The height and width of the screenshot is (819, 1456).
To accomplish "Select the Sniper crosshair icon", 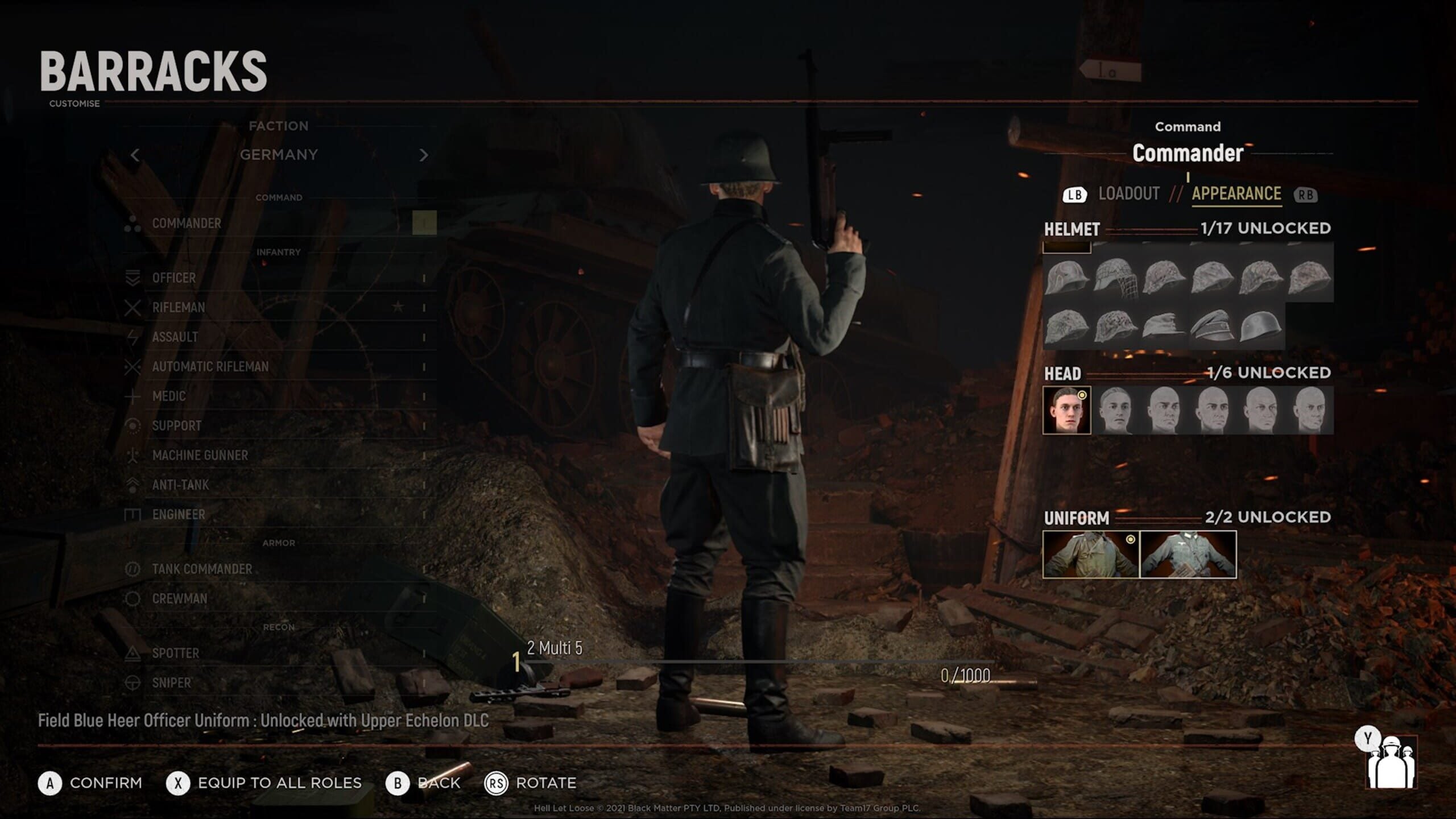I will [134, 683].
